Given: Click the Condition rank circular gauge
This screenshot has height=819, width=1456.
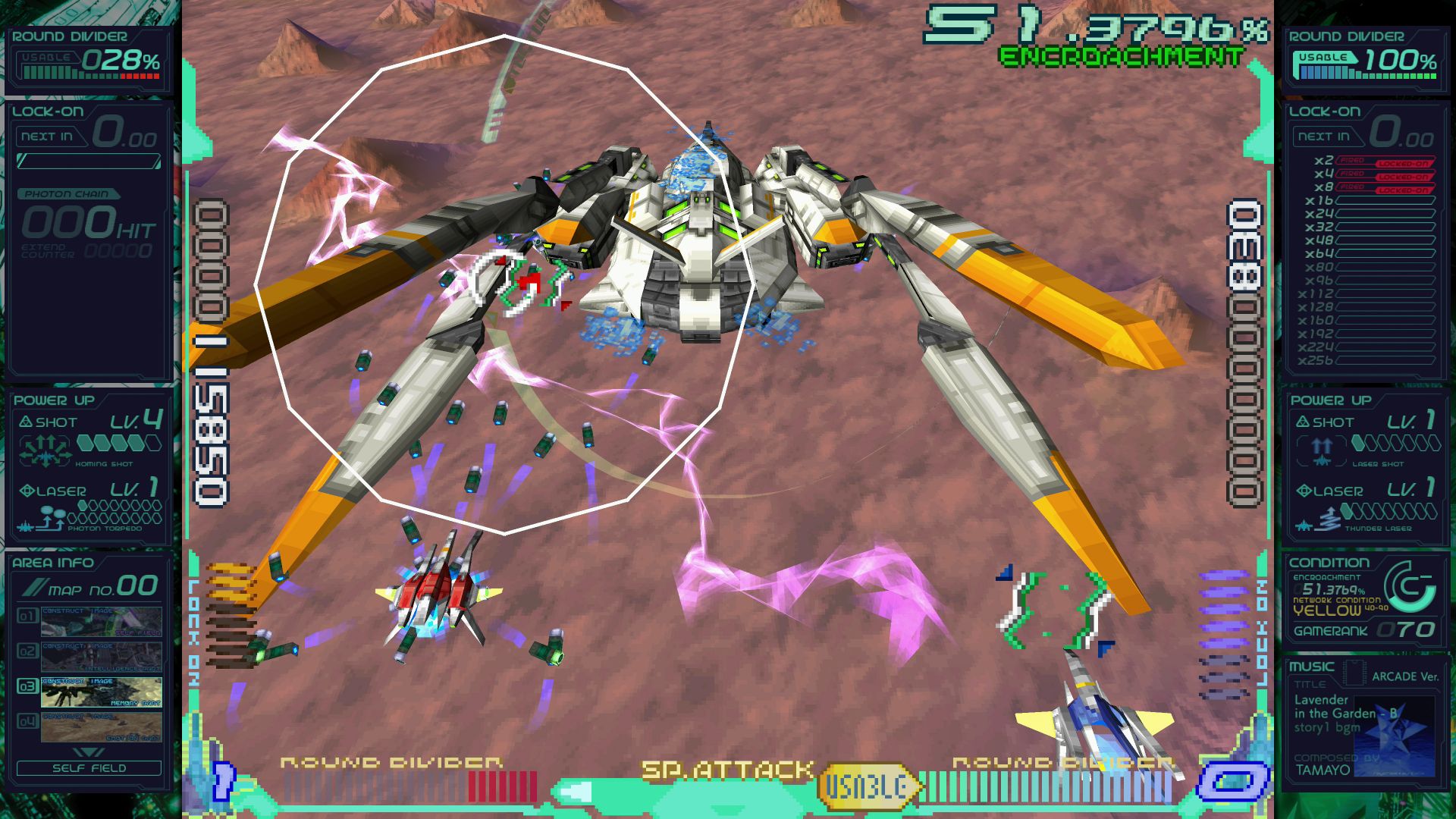Looking at the screenshot, I should (x=1409, y=587).
